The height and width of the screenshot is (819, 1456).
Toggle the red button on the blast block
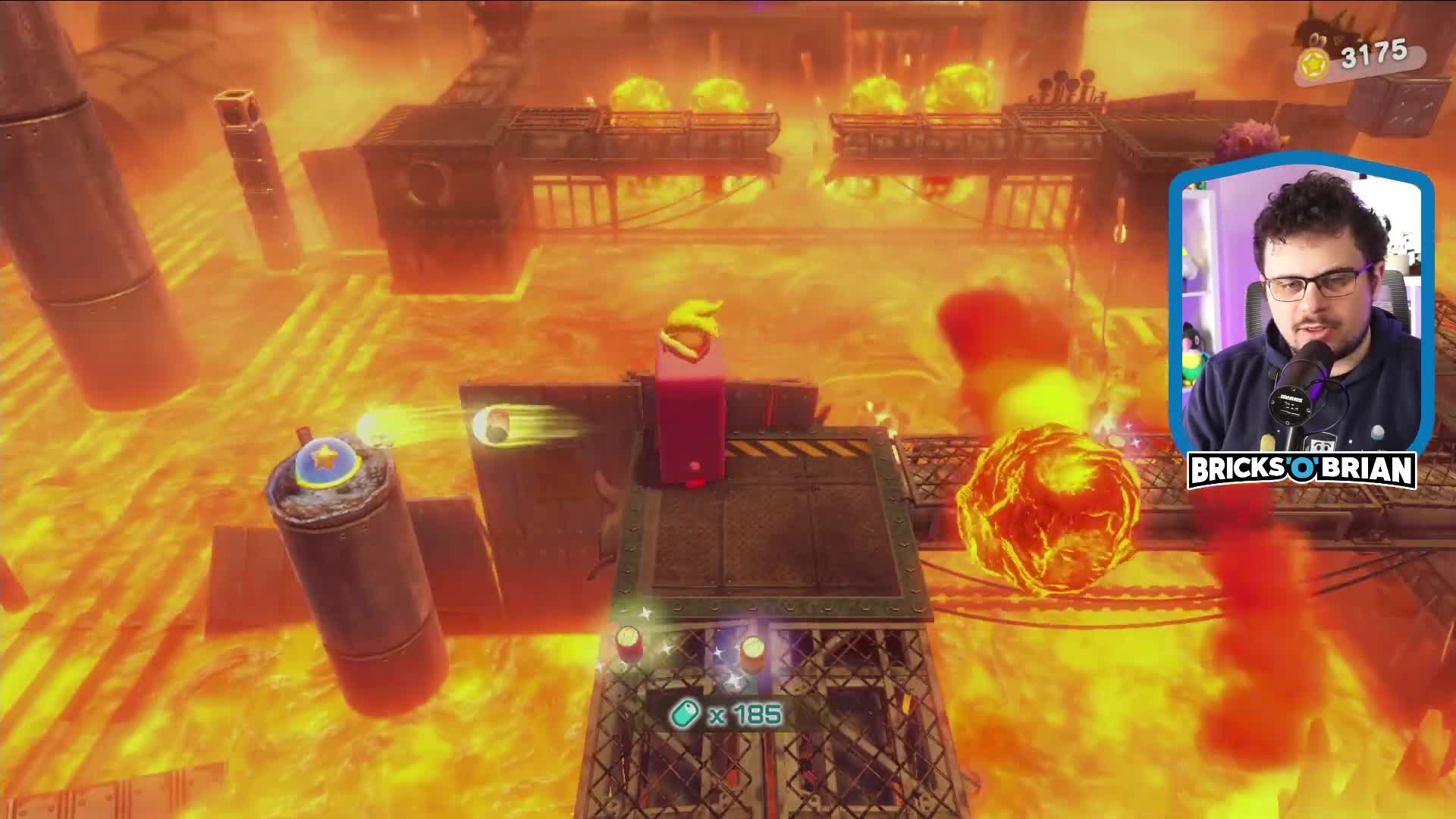point(695,465)
